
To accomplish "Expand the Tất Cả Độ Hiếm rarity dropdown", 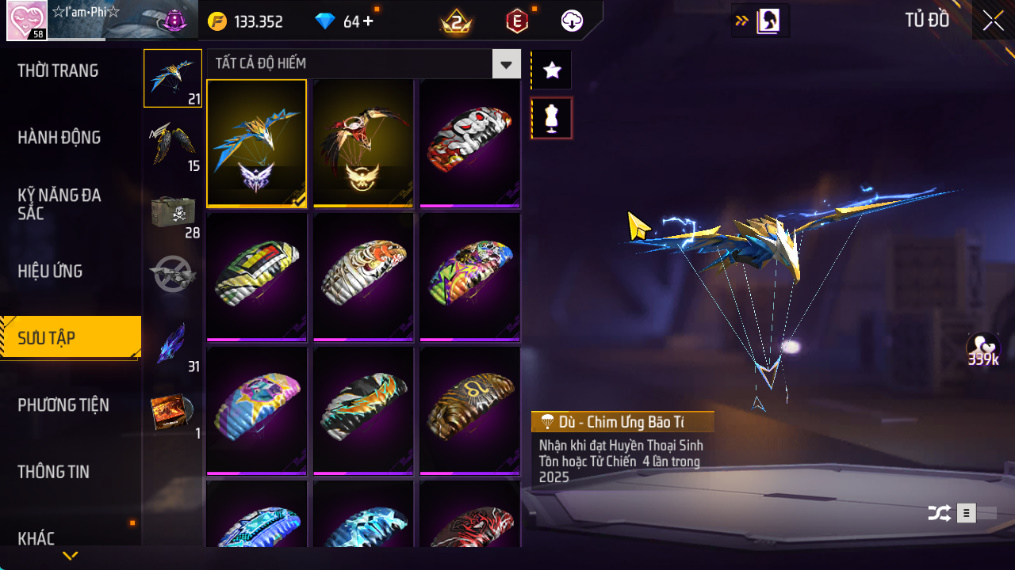I will click(506, 64).
